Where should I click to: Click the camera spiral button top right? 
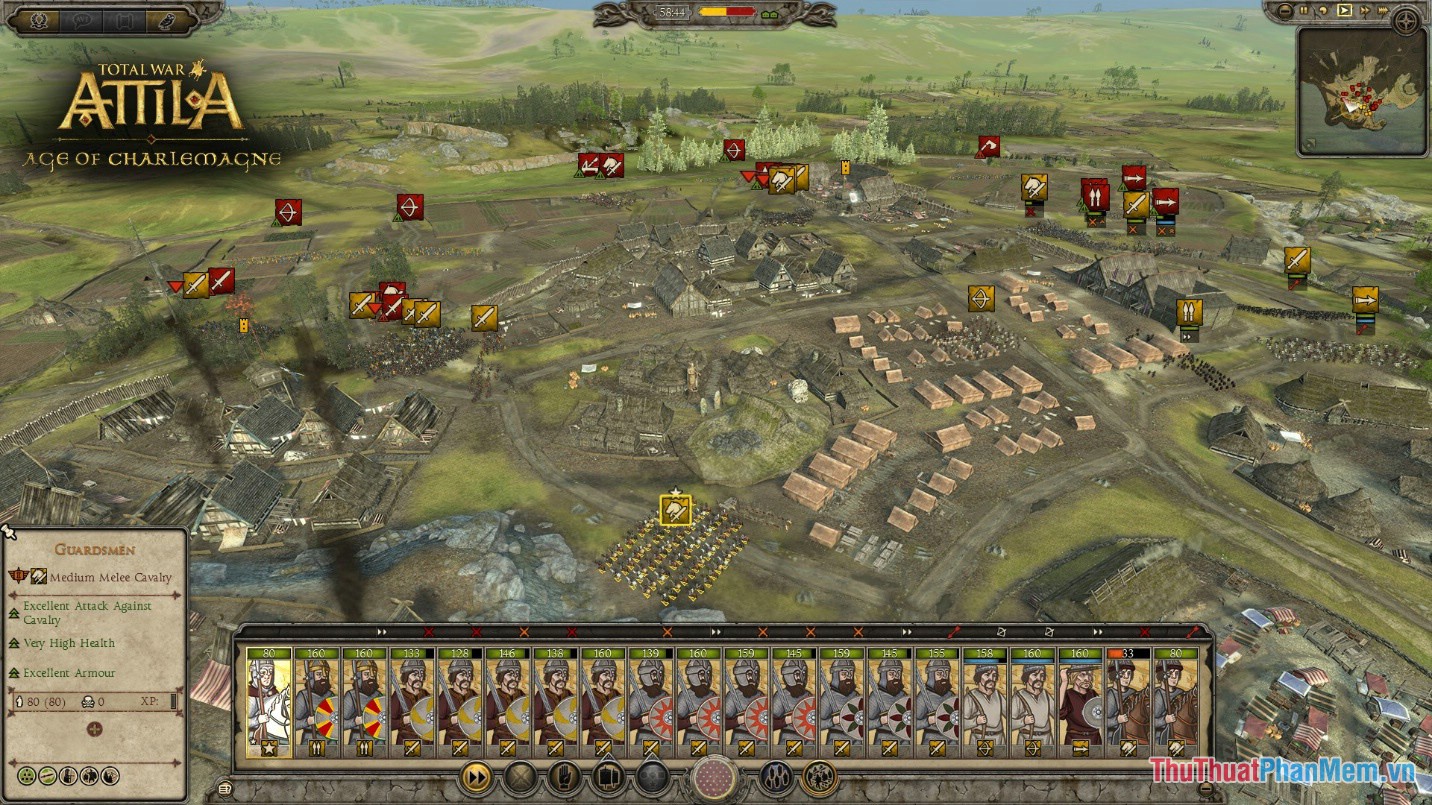tap(1405, 21)
